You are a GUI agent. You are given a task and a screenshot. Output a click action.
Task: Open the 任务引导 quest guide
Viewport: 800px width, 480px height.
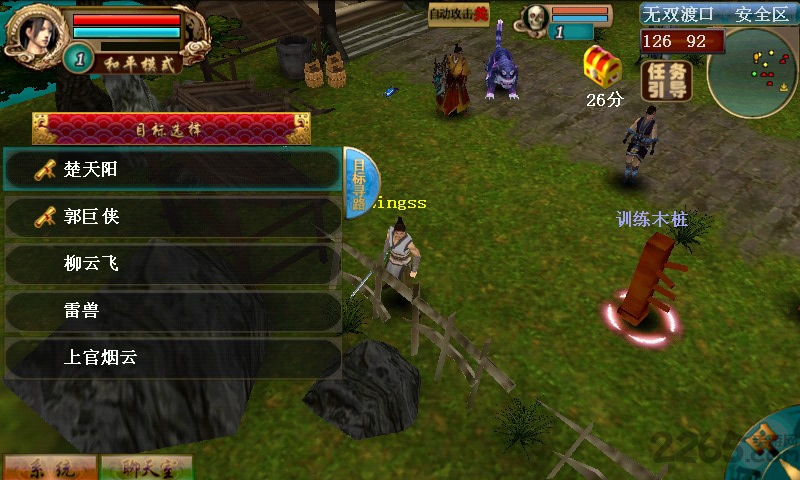click(x=665, y=81)
